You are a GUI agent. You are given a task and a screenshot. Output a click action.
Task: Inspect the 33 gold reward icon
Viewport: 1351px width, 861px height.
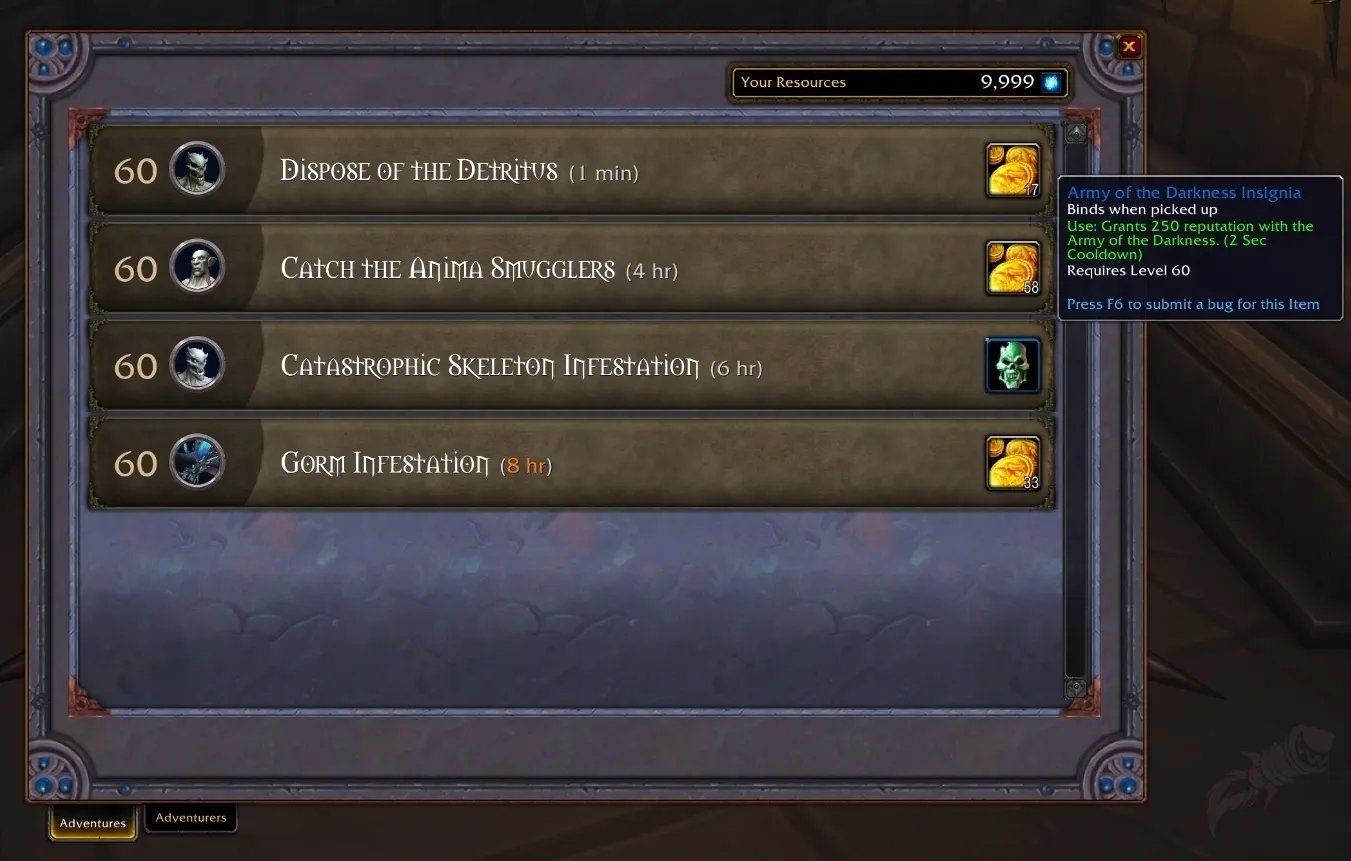[x=1013, y=463]
